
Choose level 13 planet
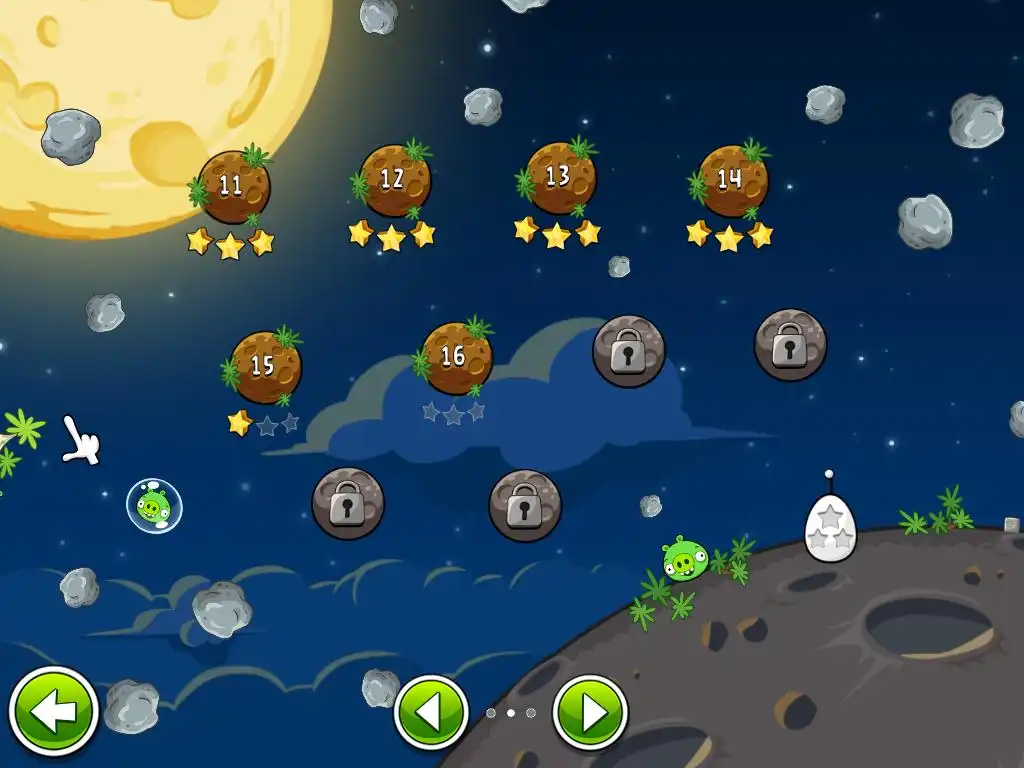tap(559, 177)
